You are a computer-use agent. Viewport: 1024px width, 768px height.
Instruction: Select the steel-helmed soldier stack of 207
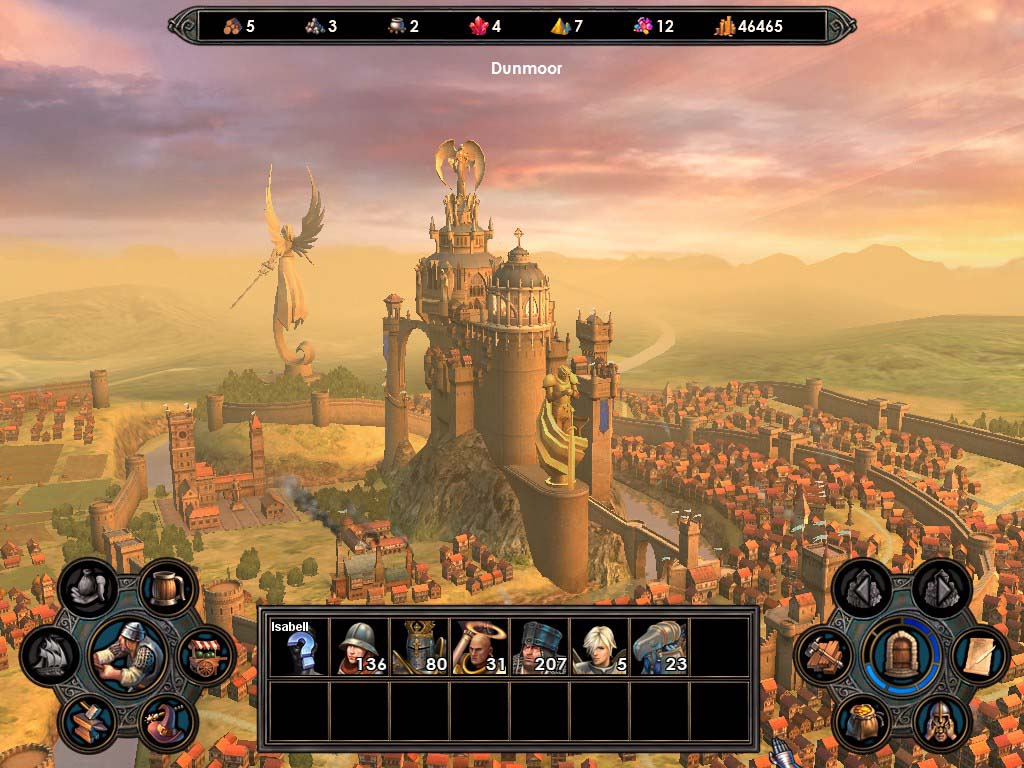[539, 647]
